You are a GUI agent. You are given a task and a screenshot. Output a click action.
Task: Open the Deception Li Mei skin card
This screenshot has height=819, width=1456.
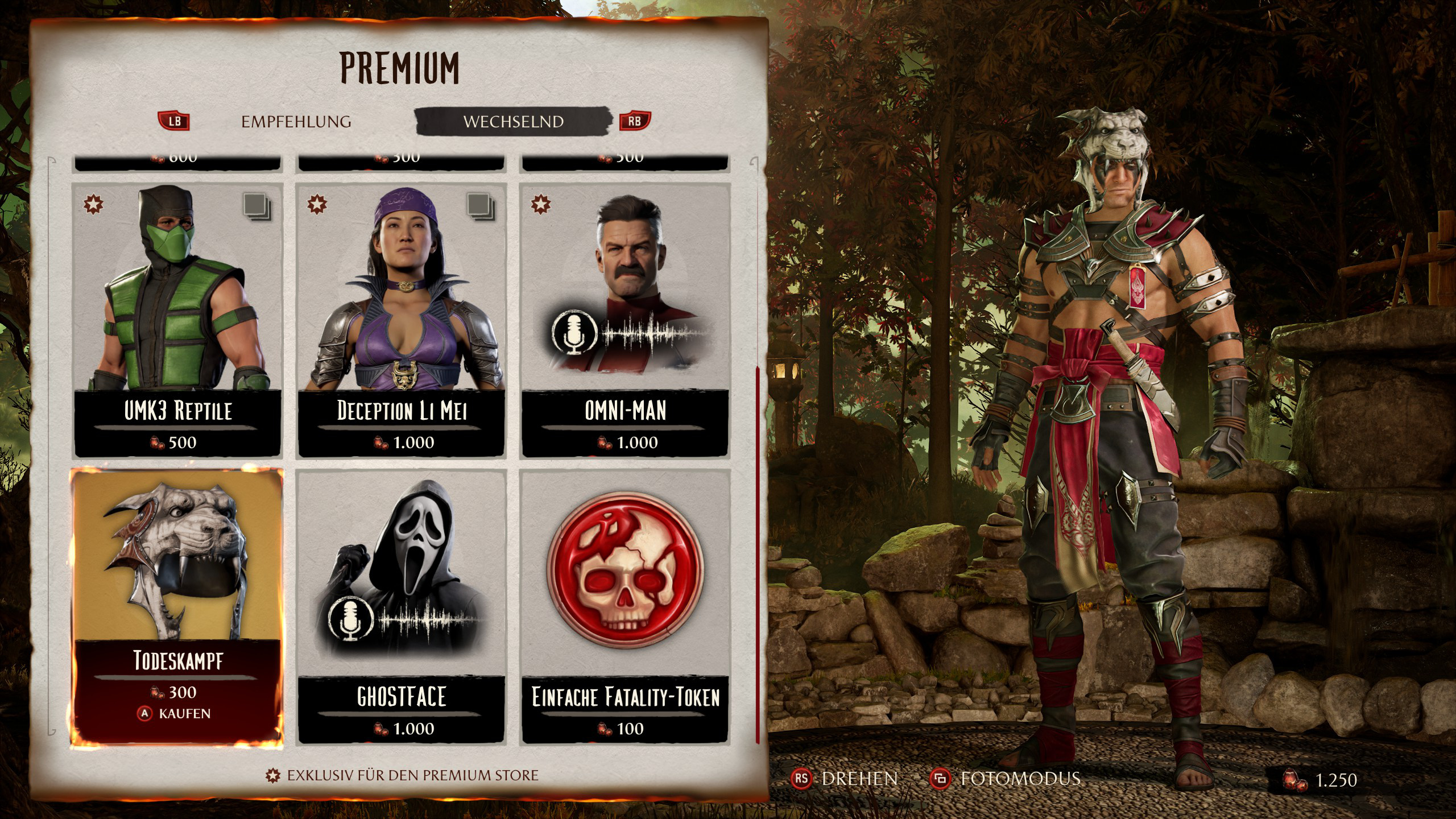(402, 320)
